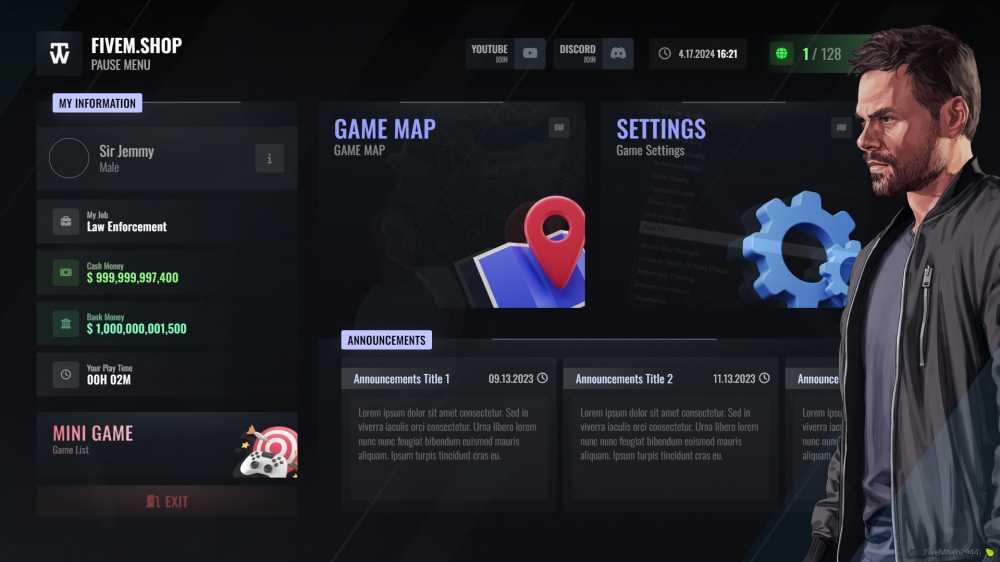The image size is (1000, 562).
Task: Open the Mini Game list
Action: [166, 445]
